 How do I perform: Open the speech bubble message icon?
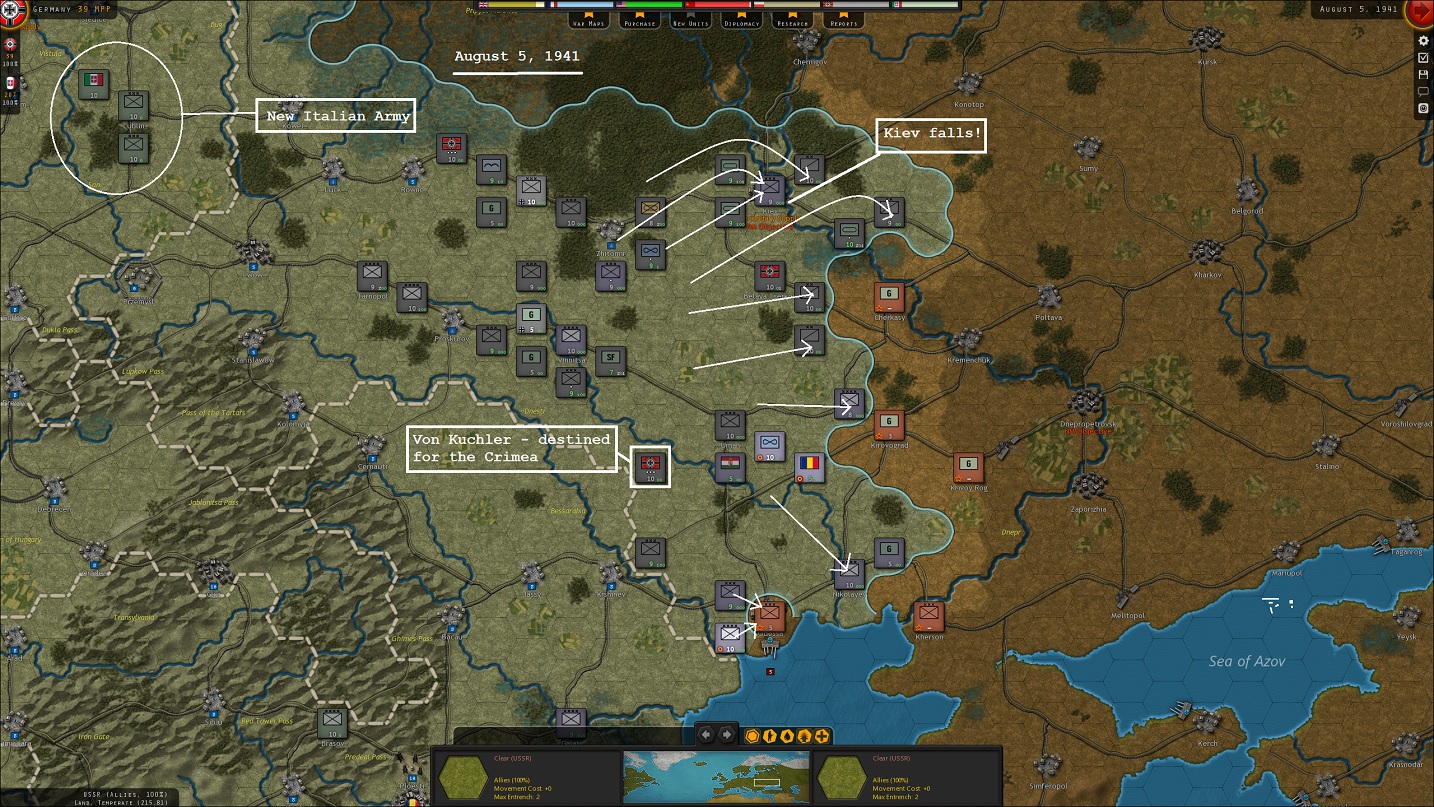click(1424, 92)
